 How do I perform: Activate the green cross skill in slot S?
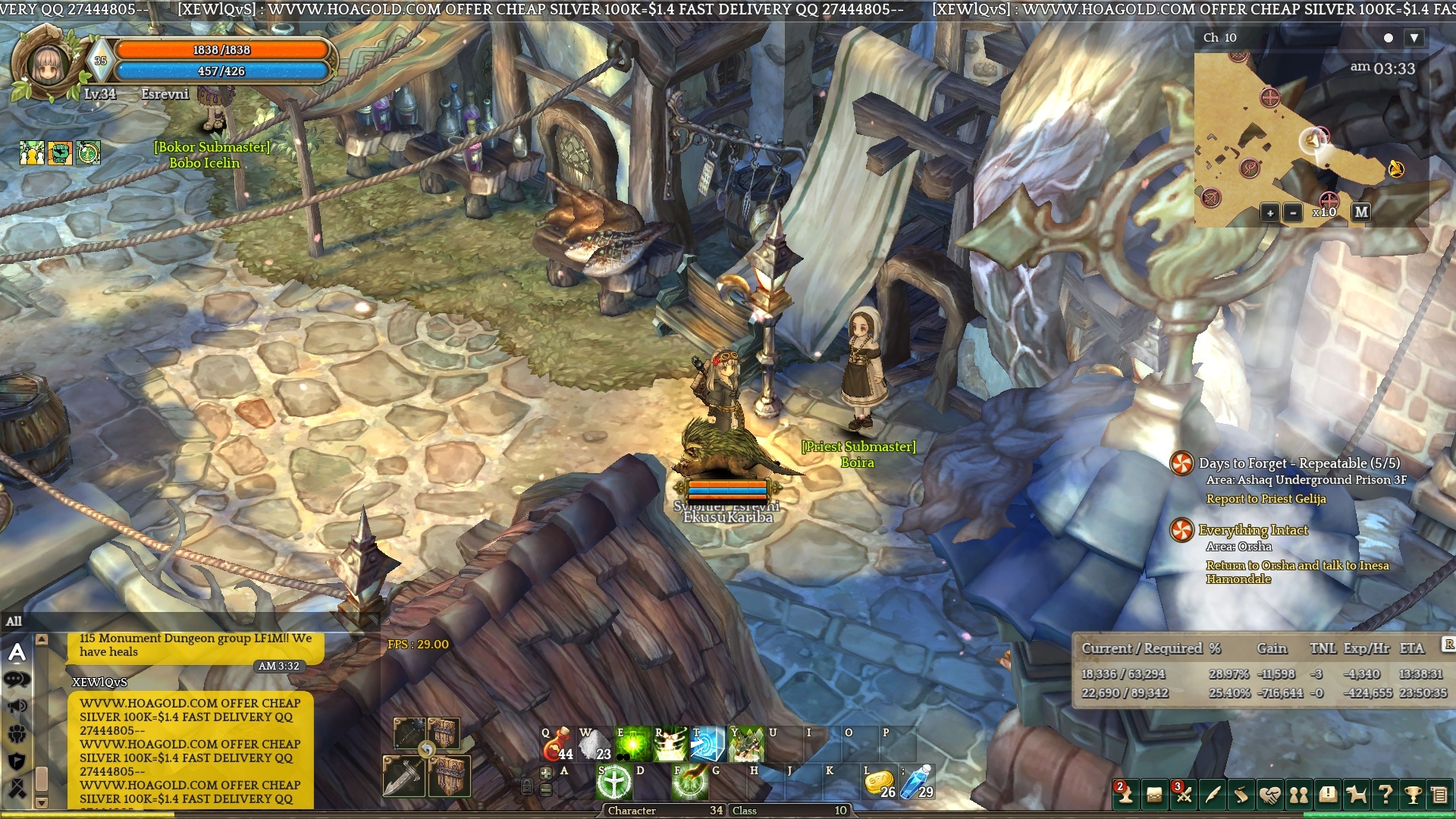pyautogui.click(x=613, y=782)
